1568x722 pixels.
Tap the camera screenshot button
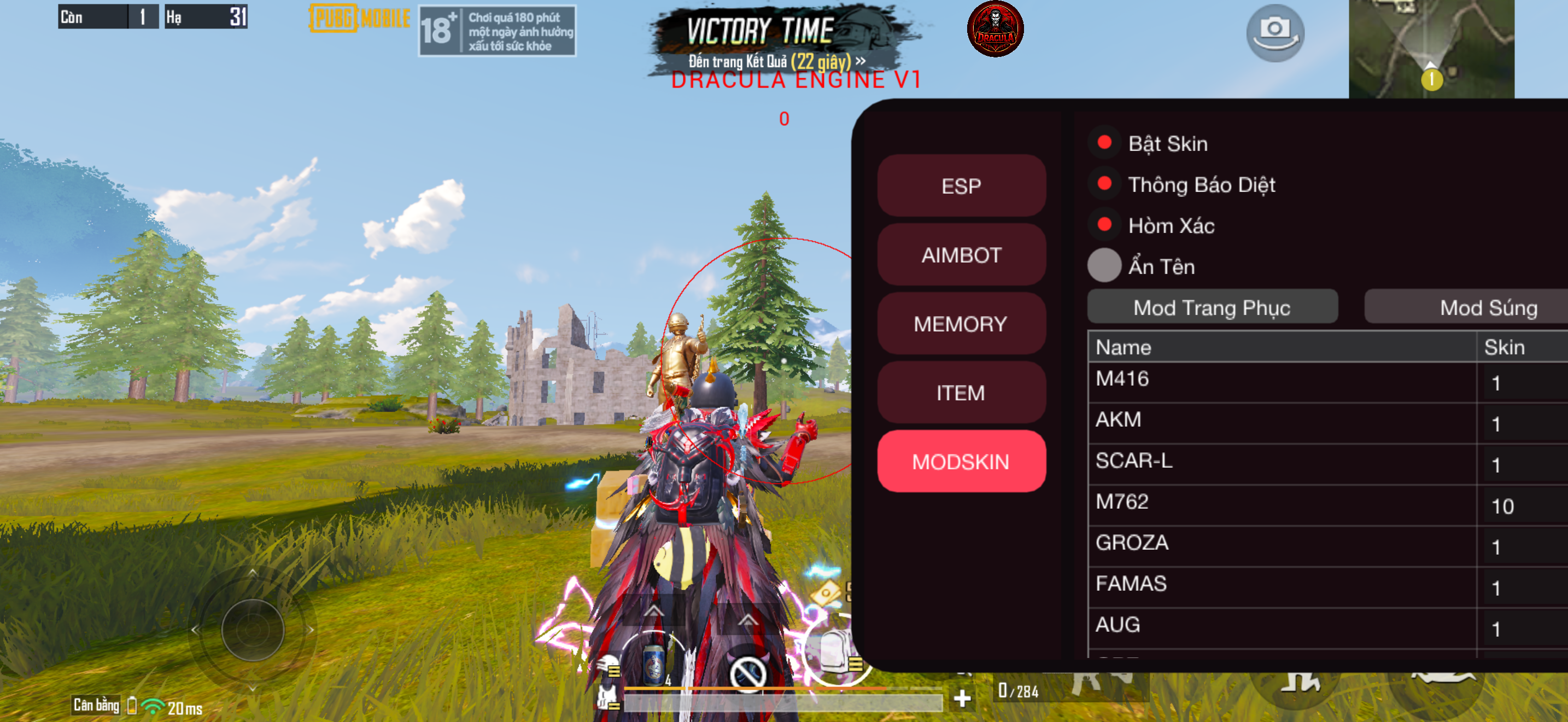pyautogui.click(x=1274, y=32)
